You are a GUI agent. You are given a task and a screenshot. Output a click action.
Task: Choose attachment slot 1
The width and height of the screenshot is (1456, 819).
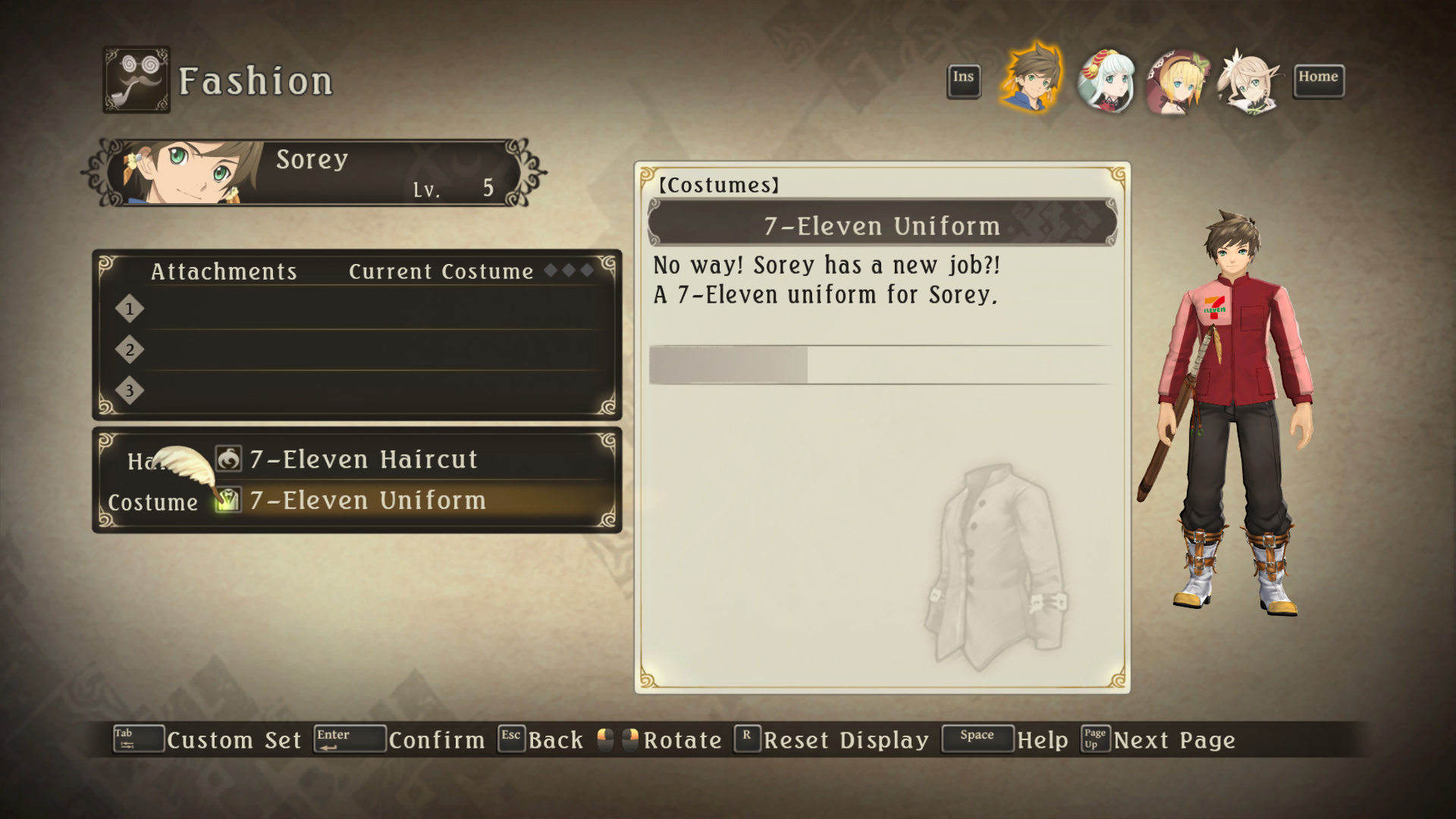(x=364, y=309)
